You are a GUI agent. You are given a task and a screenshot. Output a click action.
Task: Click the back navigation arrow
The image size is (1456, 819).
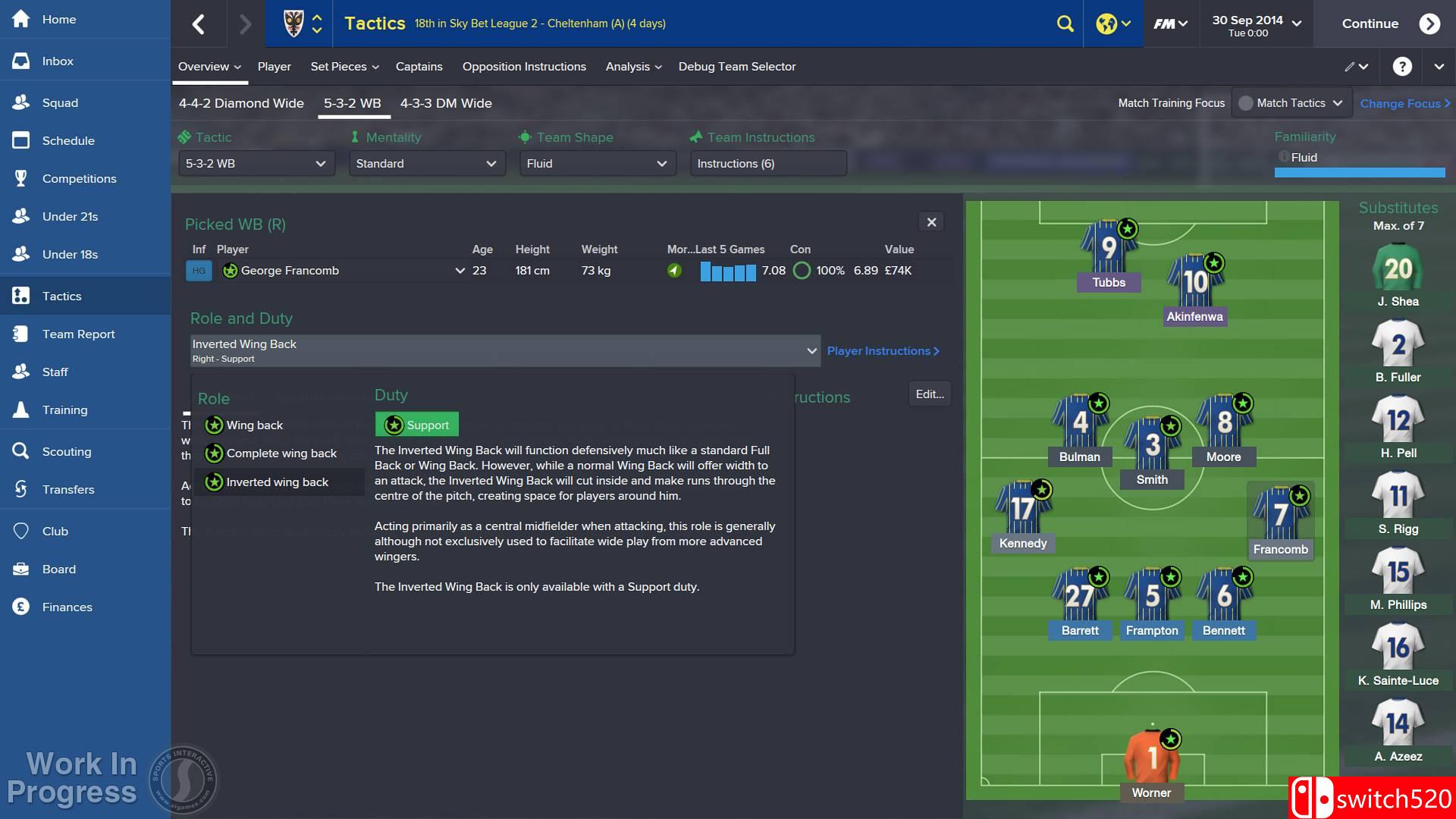(199, 24)
